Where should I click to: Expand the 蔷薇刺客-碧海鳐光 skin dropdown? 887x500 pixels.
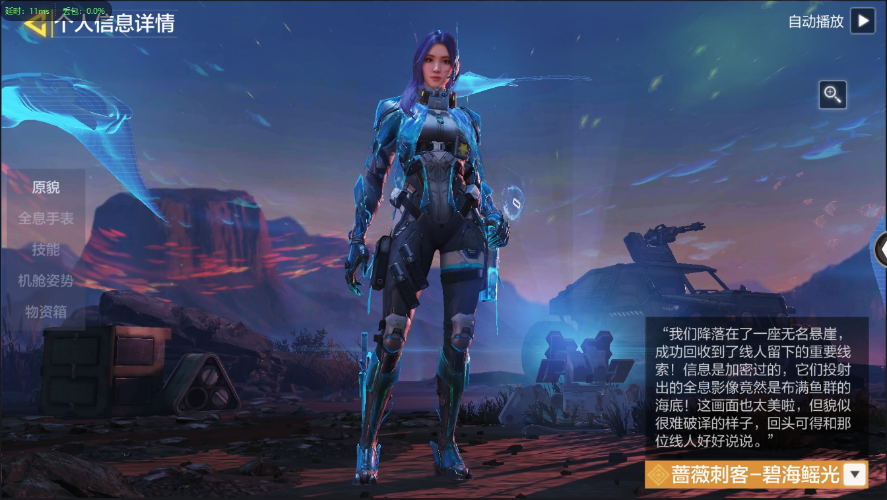(x=855, y=474)
